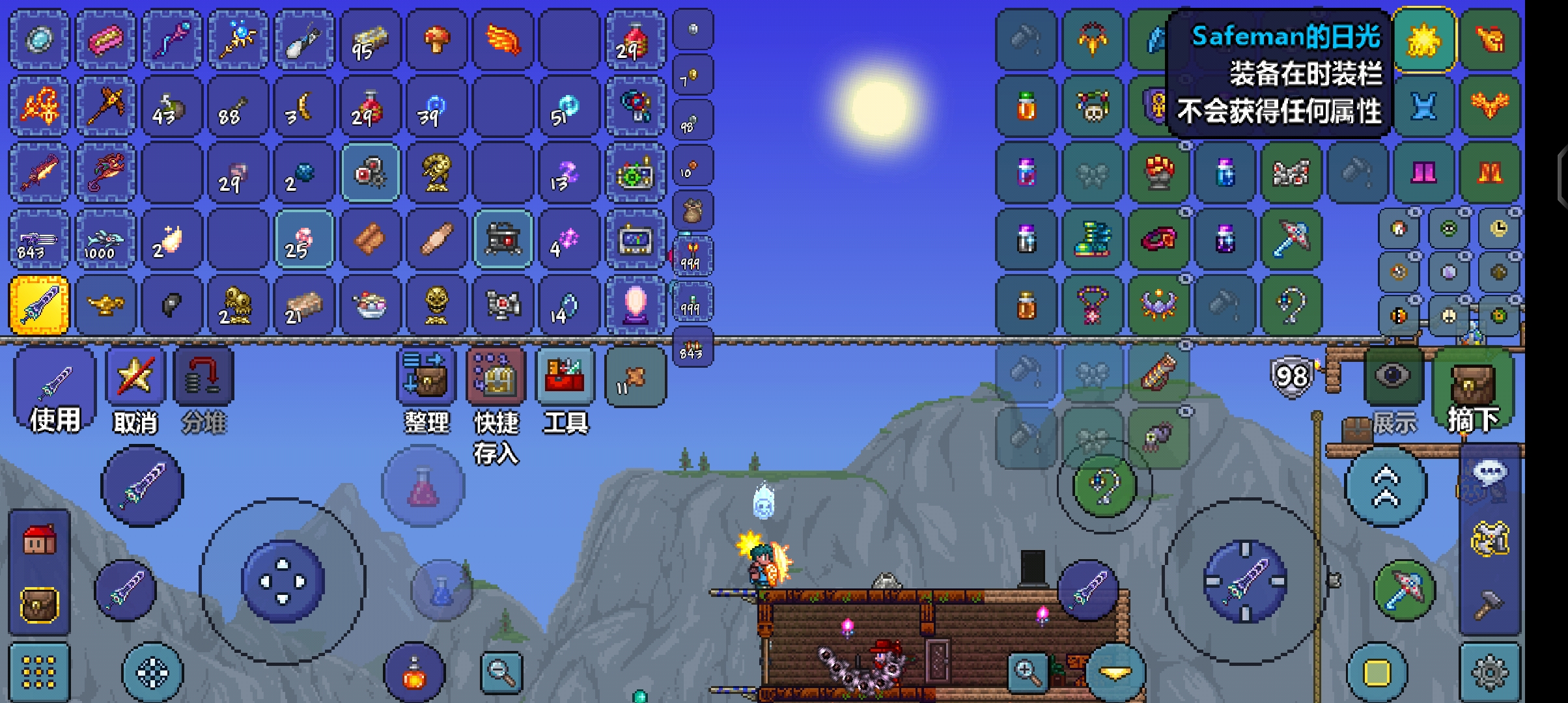
Task: Select the highlighted sword in the inventory
Action: tap(39, 305)
